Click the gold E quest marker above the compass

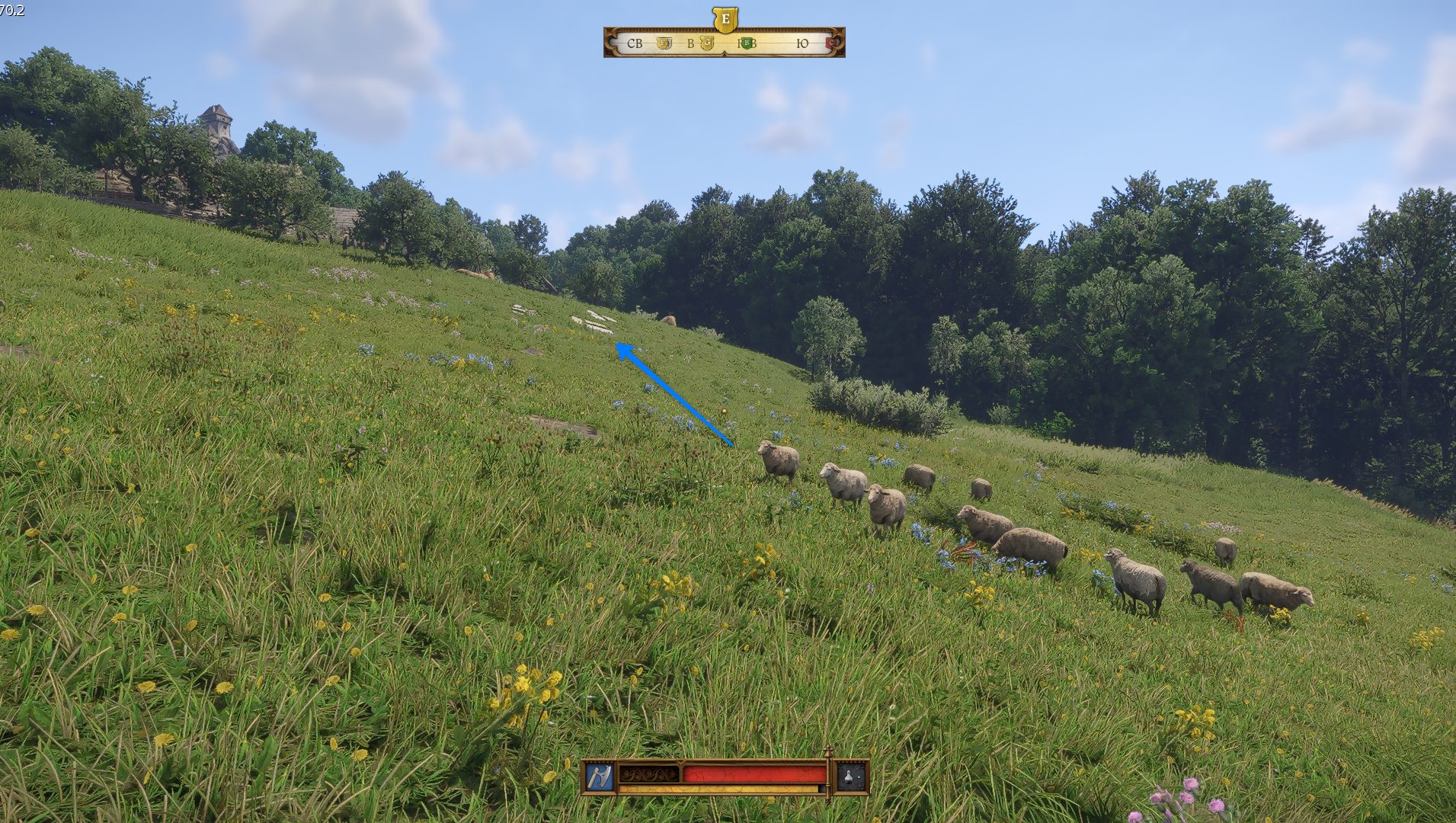(725, 19)
